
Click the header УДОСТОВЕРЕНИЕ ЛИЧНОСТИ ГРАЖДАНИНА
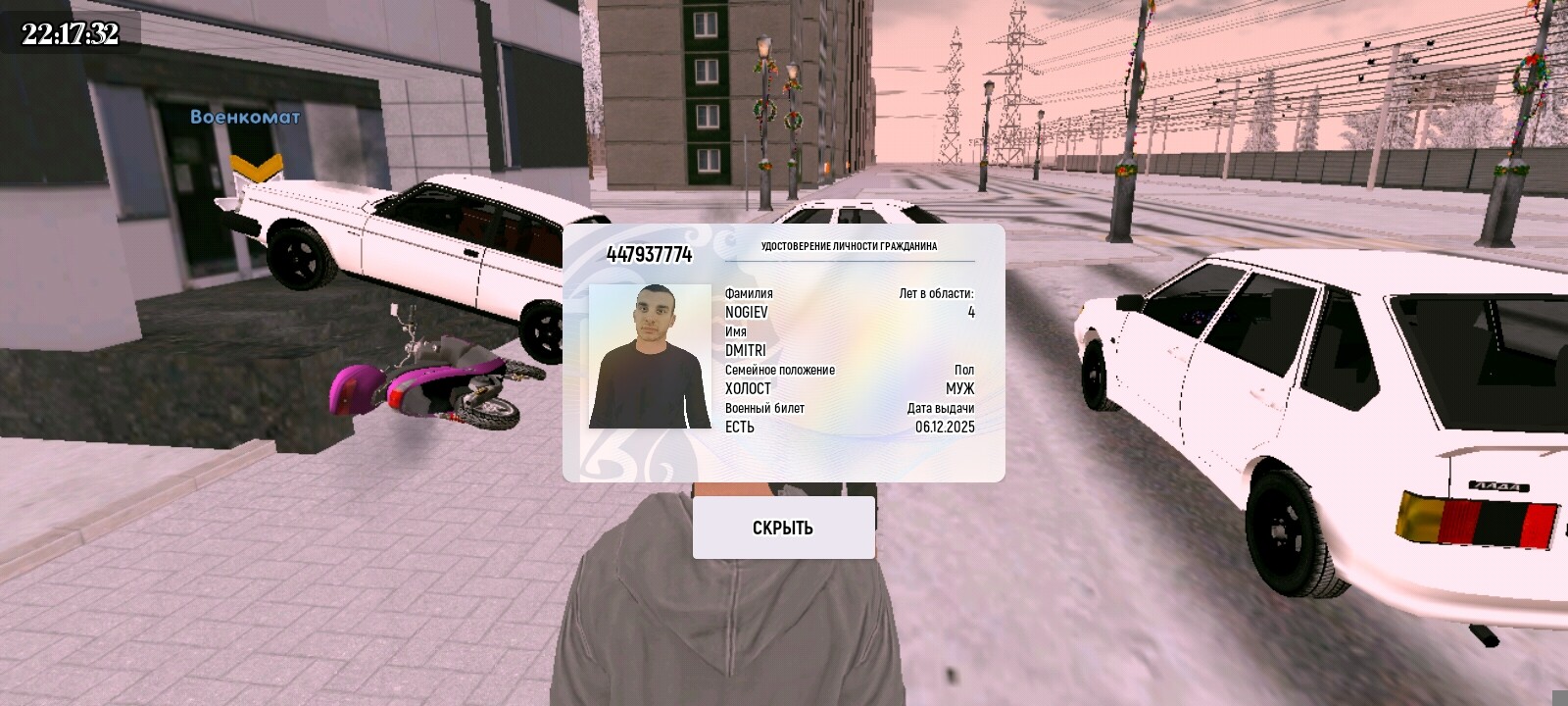851,248
